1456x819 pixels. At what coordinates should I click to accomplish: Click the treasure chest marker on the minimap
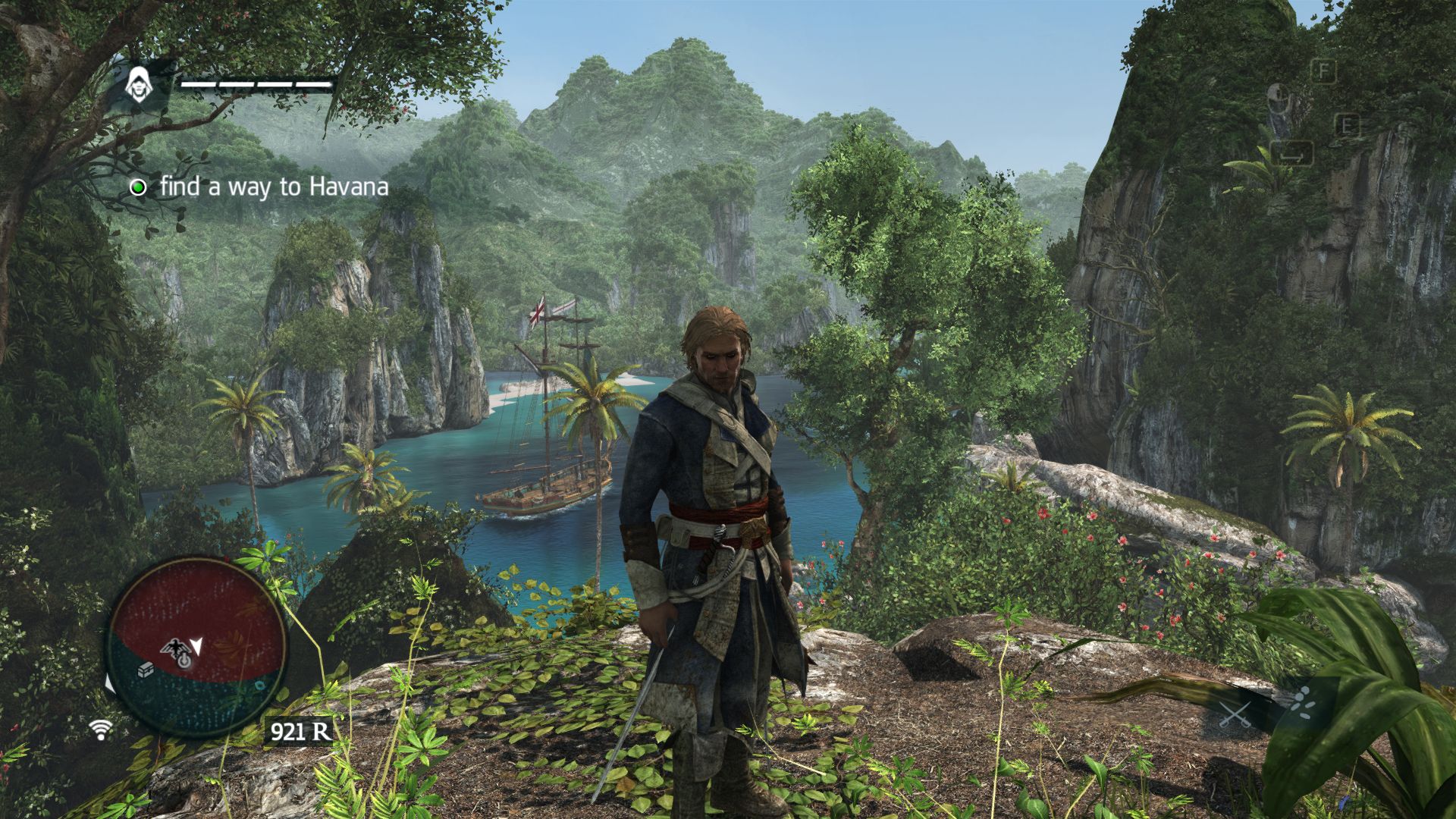click(x=146, y=670)
